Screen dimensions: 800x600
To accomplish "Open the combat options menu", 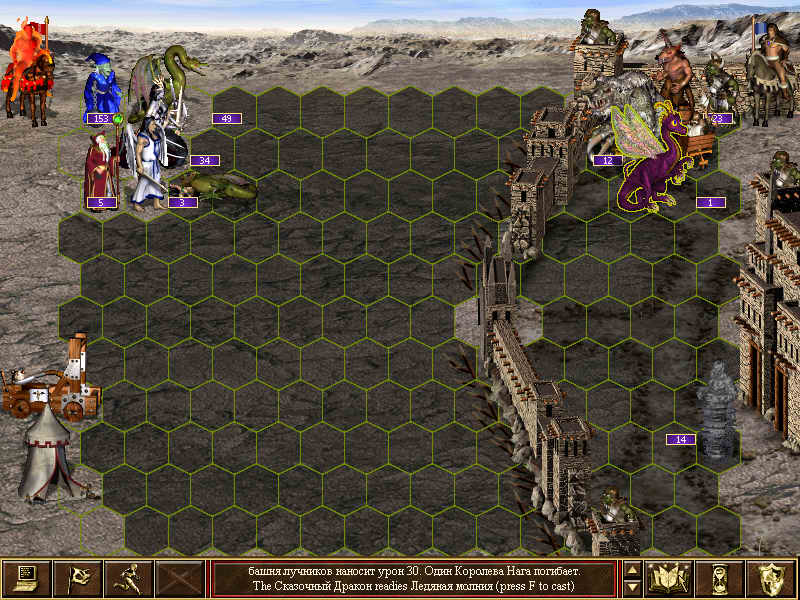I will coord(26,578).
